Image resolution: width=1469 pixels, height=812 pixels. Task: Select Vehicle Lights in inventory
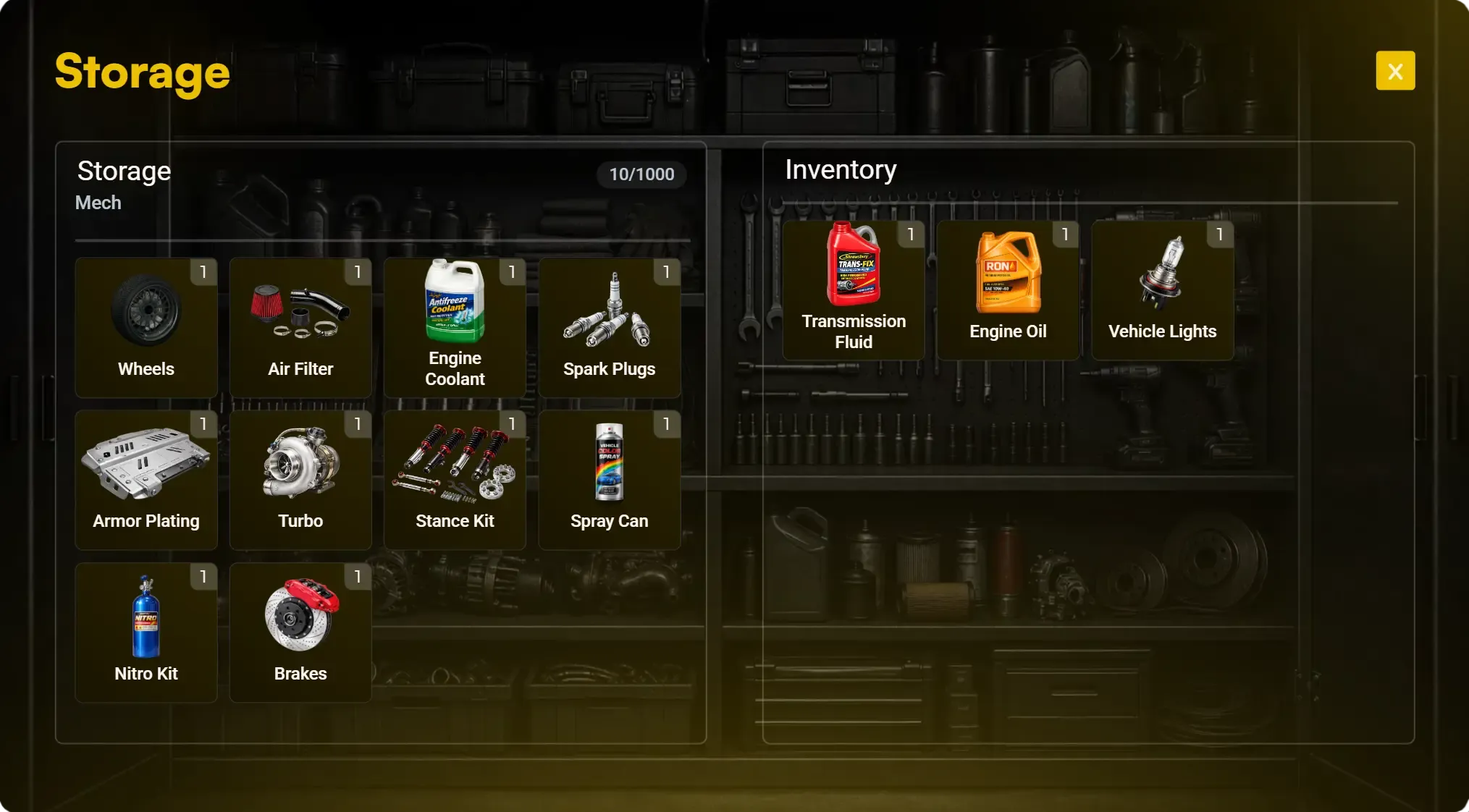click(x=1162, y=289)
